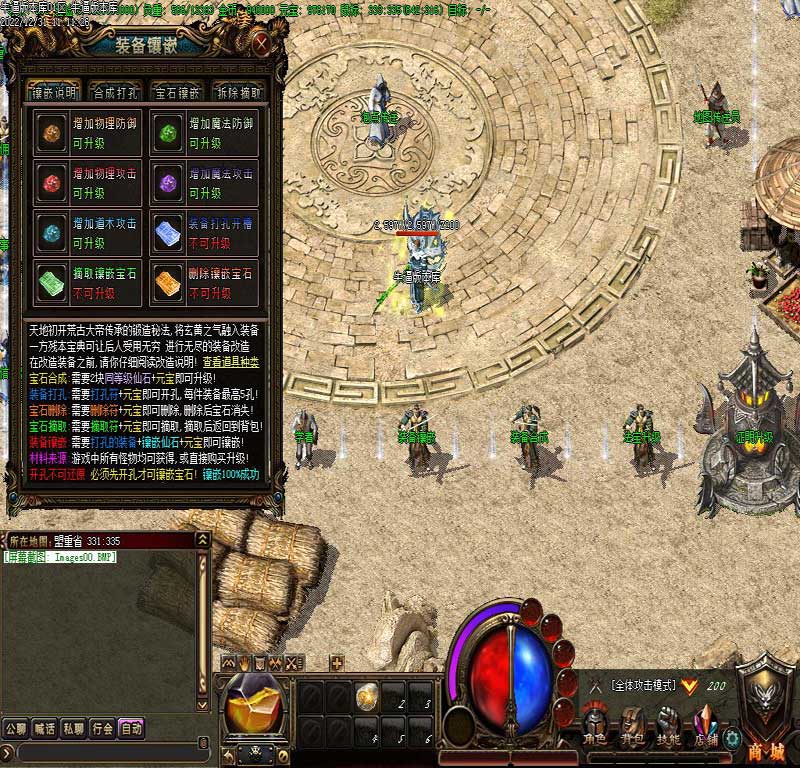
Task: Toggle the 自动 chat button
Action: (x=131, y=728)
